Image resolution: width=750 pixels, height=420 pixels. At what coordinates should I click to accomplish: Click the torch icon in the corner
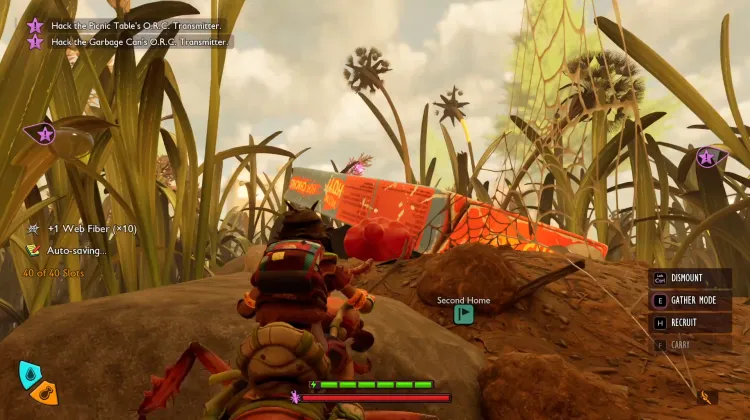click(x=707, y=397)
